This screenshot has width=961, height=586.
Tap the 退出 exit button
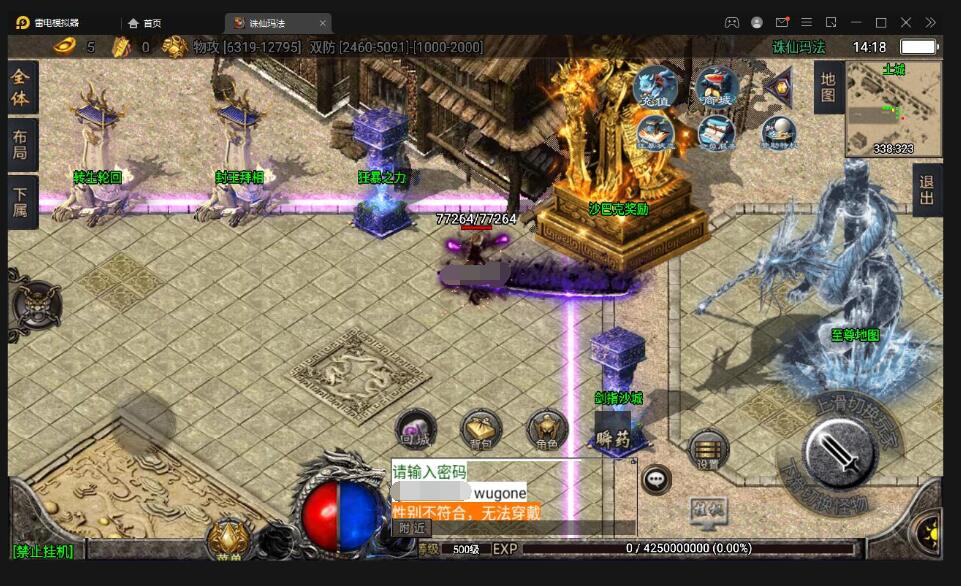pos(927,189)
